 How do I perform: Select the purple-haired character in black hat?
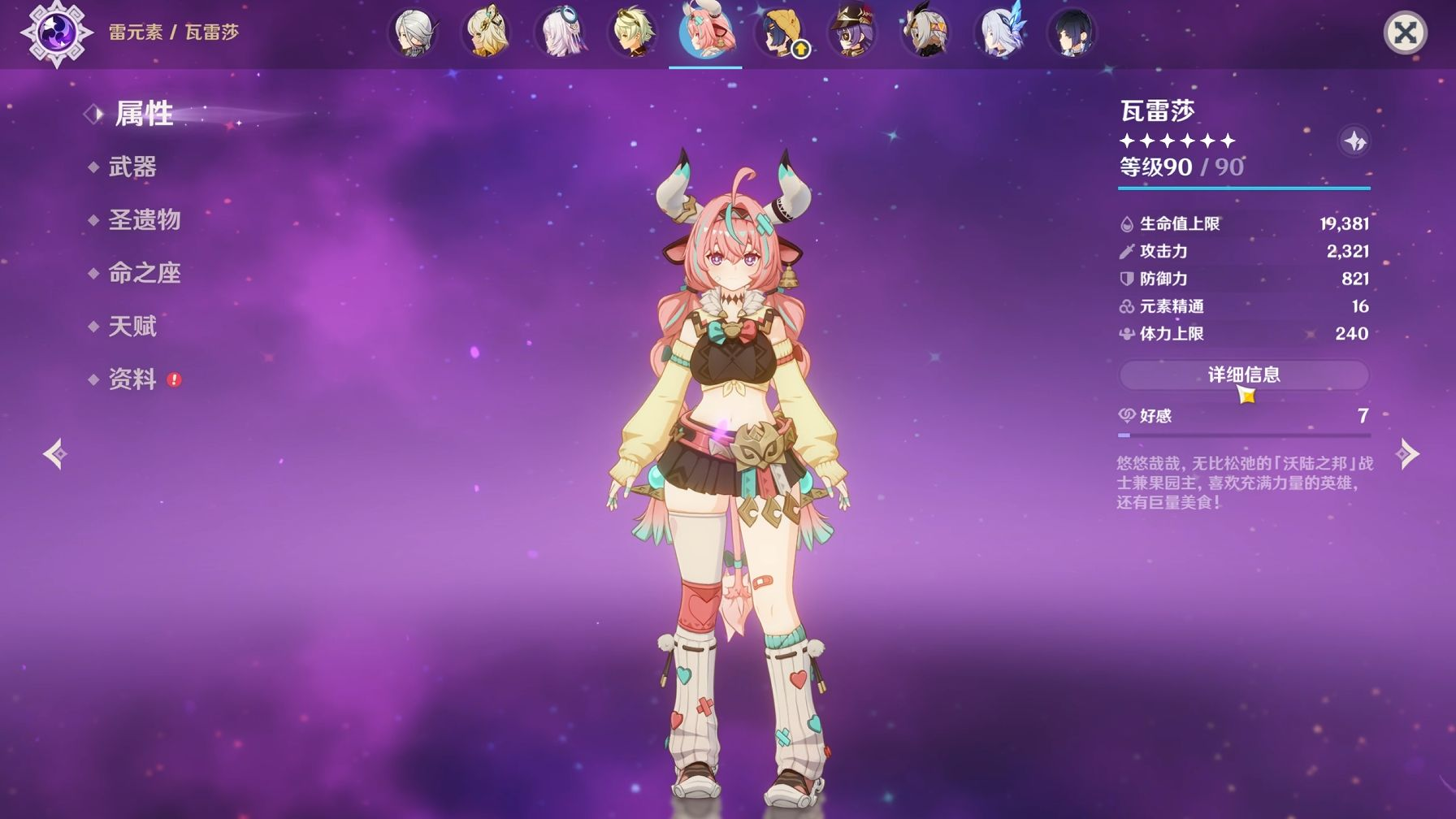[x=851, y=33]
